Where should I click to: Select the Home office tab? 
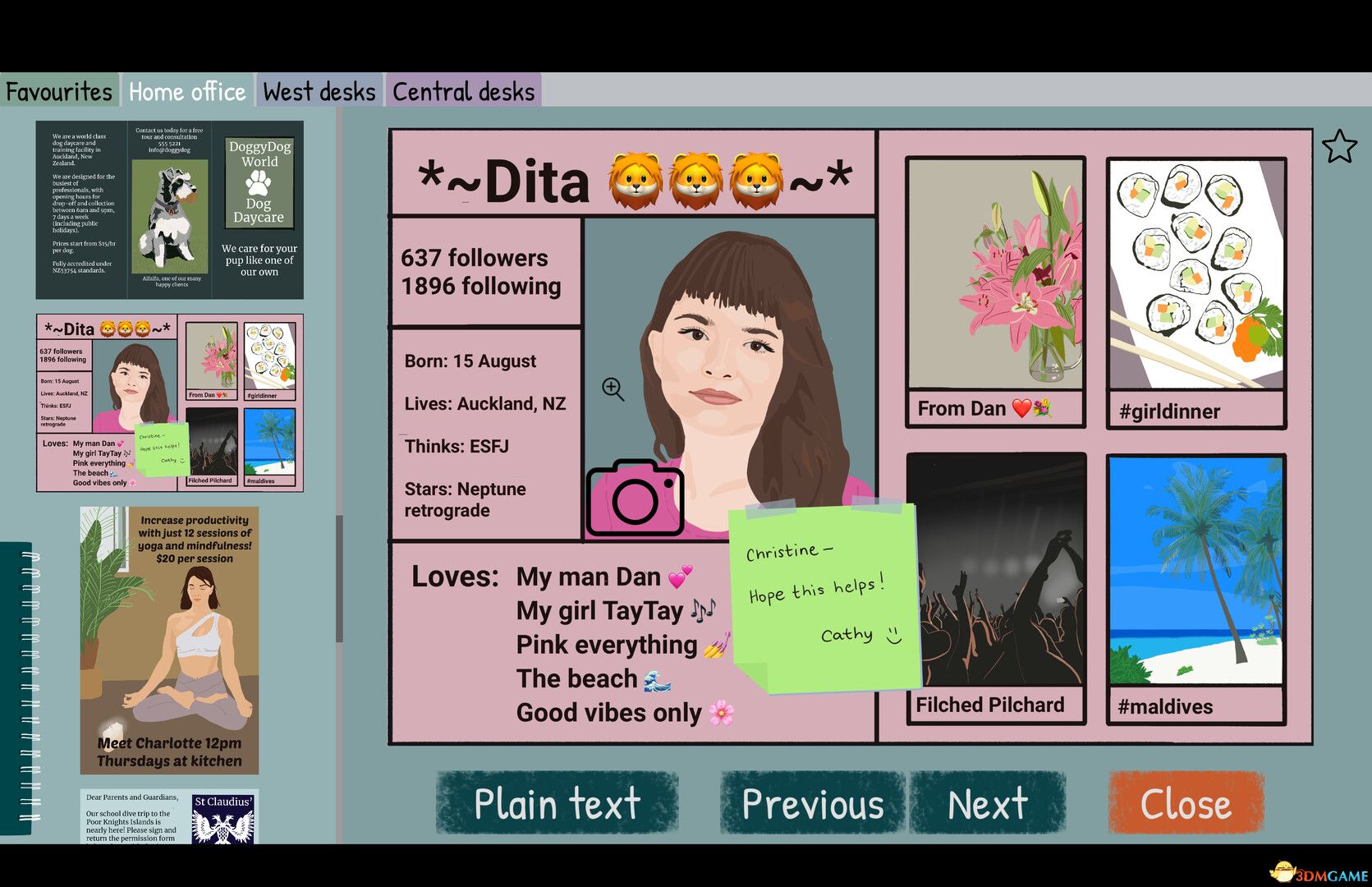pyautogui.click(x=186, y=90)
